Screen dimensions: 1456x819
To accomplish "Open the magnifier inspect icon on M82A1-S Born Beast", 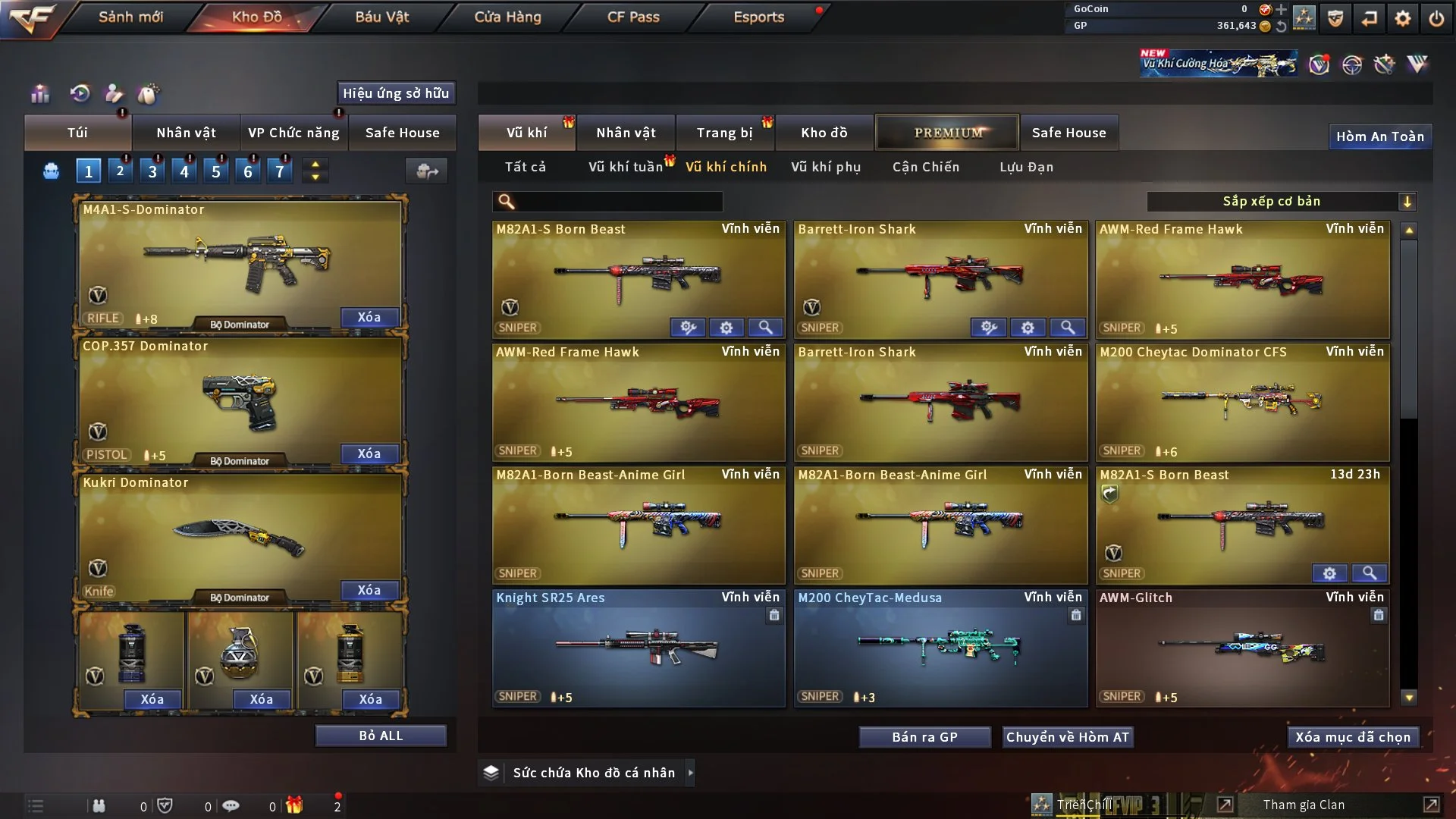I will tap(766, 327).
